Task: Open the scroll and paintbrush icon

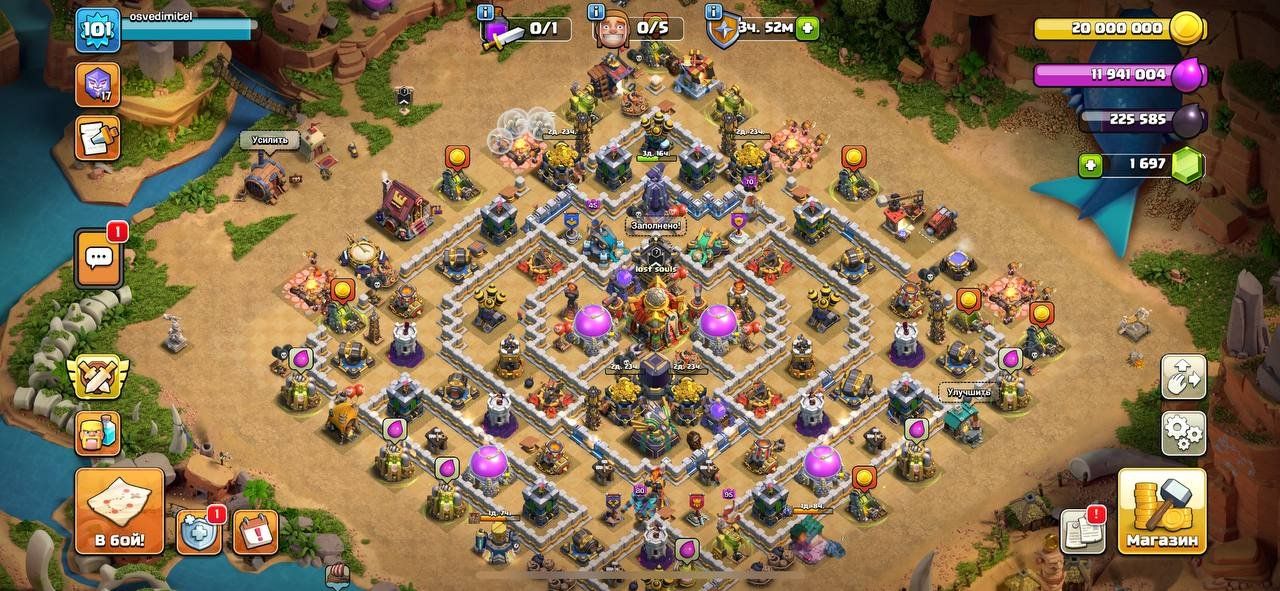Action: pos(97,139)
